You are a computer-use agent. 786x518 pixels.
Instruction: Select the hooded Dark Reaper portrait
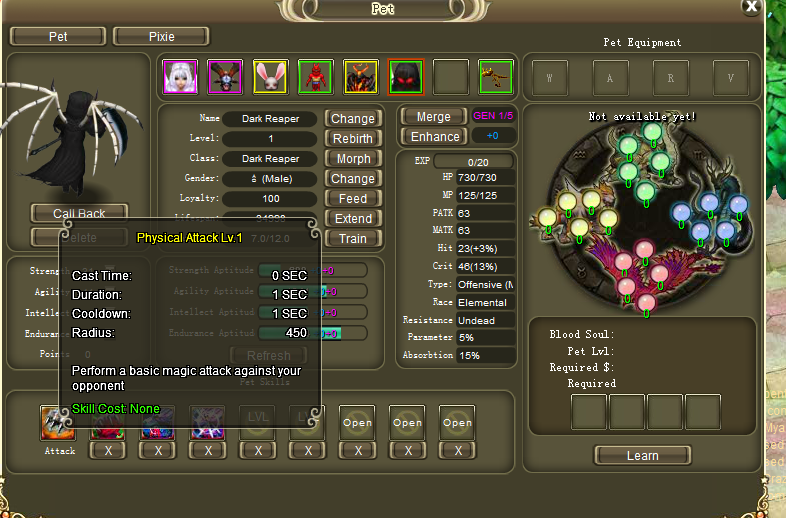click(406, 76)
